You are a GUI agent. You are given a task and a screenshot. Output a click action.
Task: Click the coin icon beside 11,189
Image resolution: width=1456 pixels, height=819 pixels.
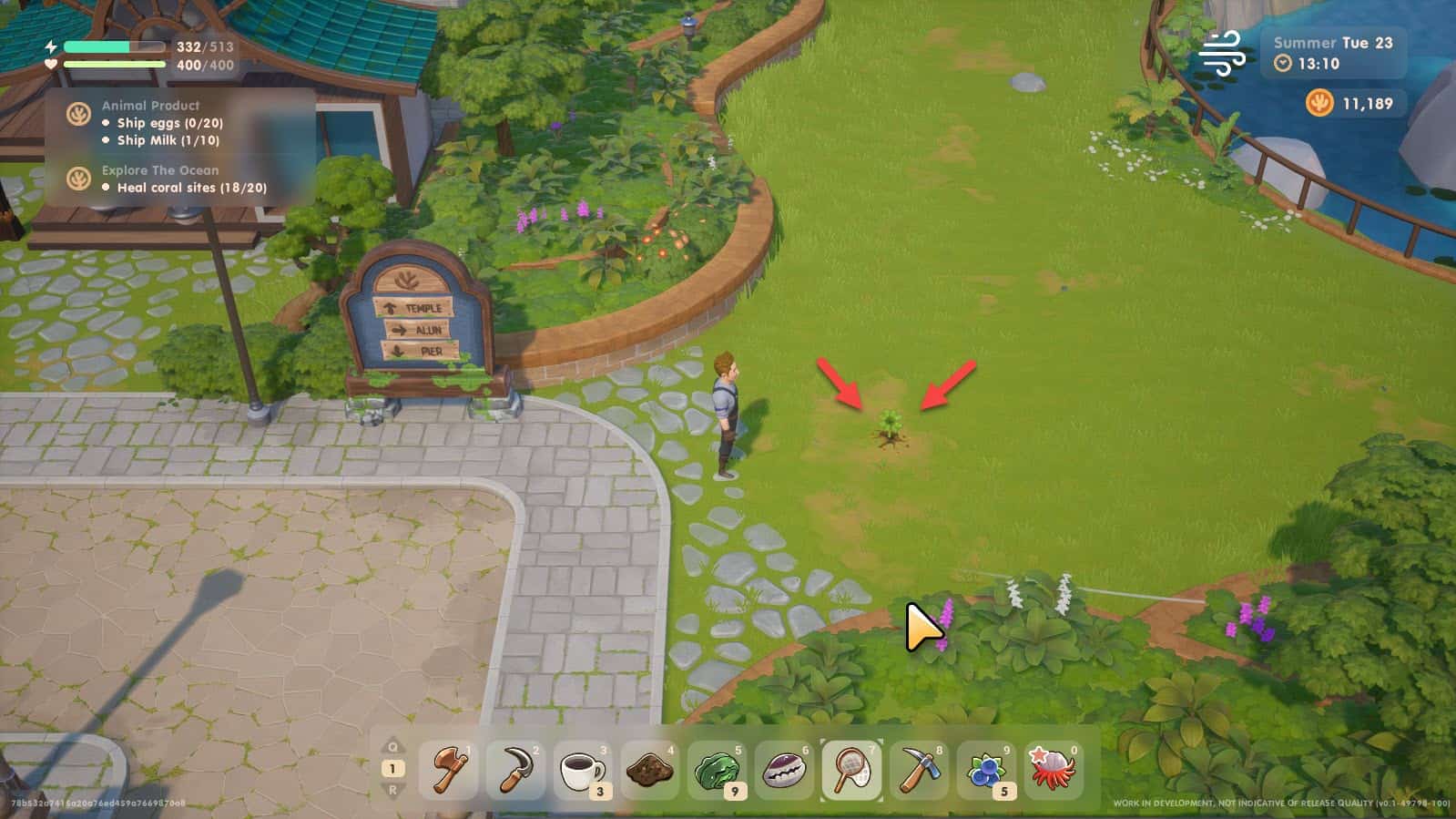click(1320, 103)
